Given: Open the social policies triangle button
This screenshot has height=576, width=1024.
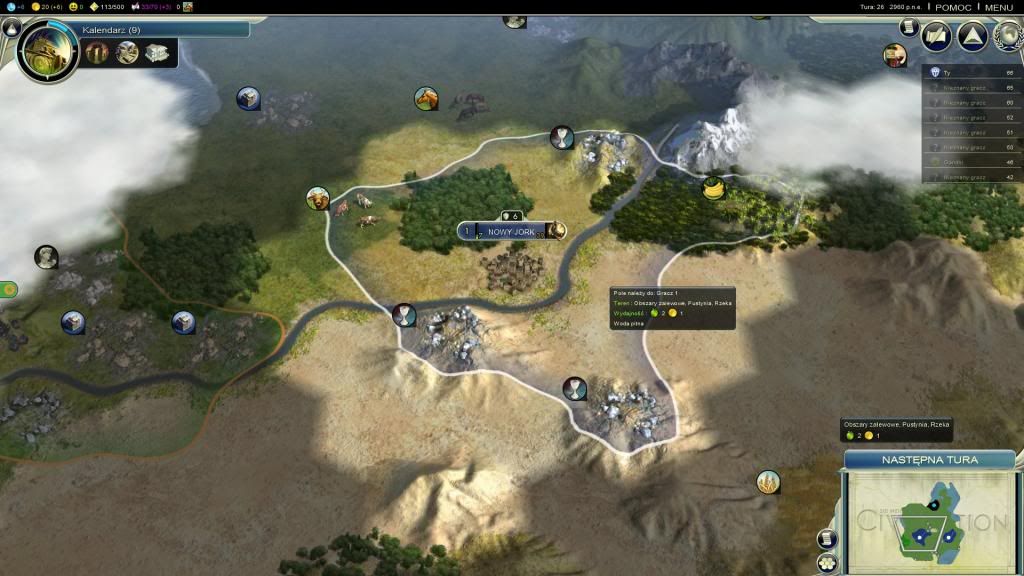Looking at the screenshot, I should click(x=972, y=36).
